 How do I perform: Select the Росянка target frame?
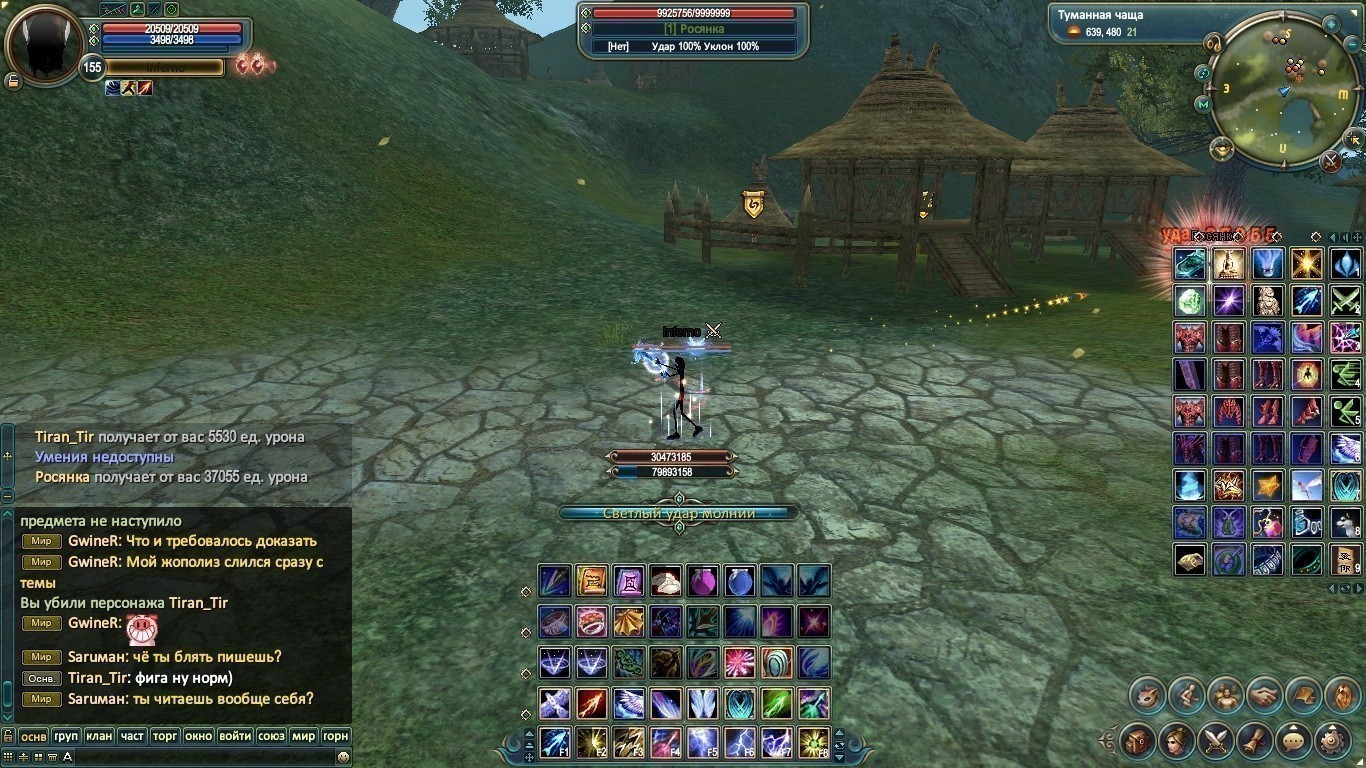pos(694,30)
